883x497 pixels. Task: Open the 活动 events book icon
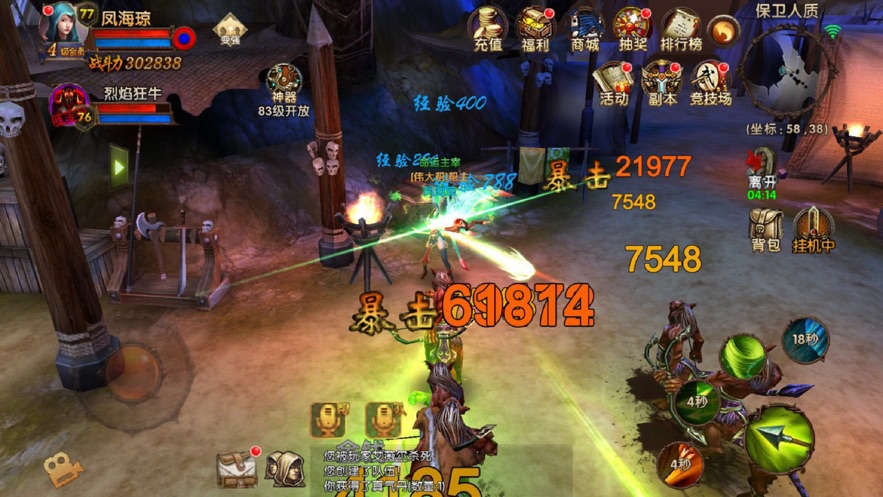tap(613, 80)
